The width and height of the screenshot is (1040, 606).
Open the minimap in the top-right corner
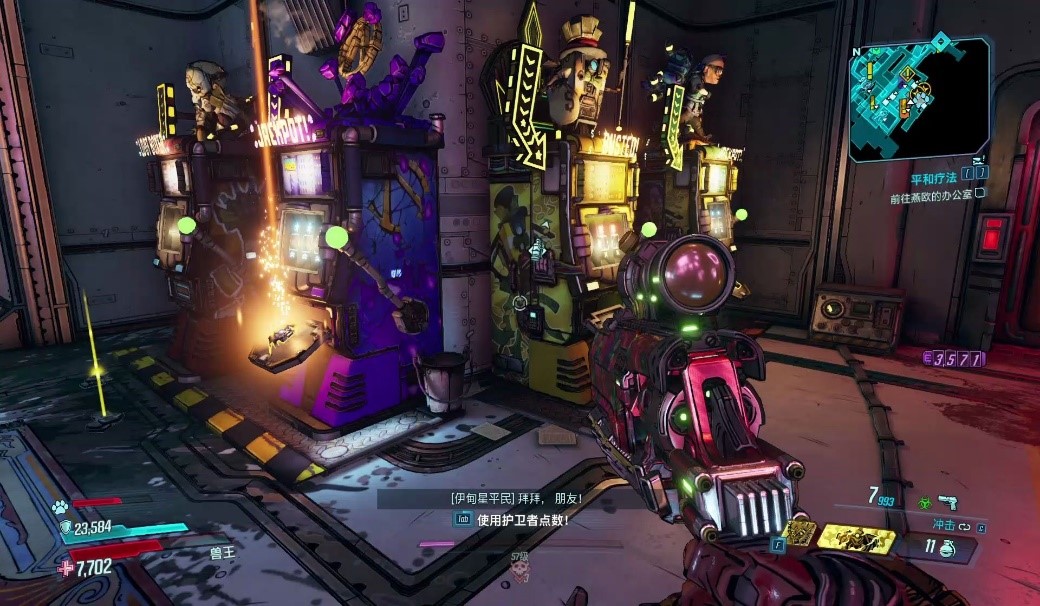tap(918, 98)
